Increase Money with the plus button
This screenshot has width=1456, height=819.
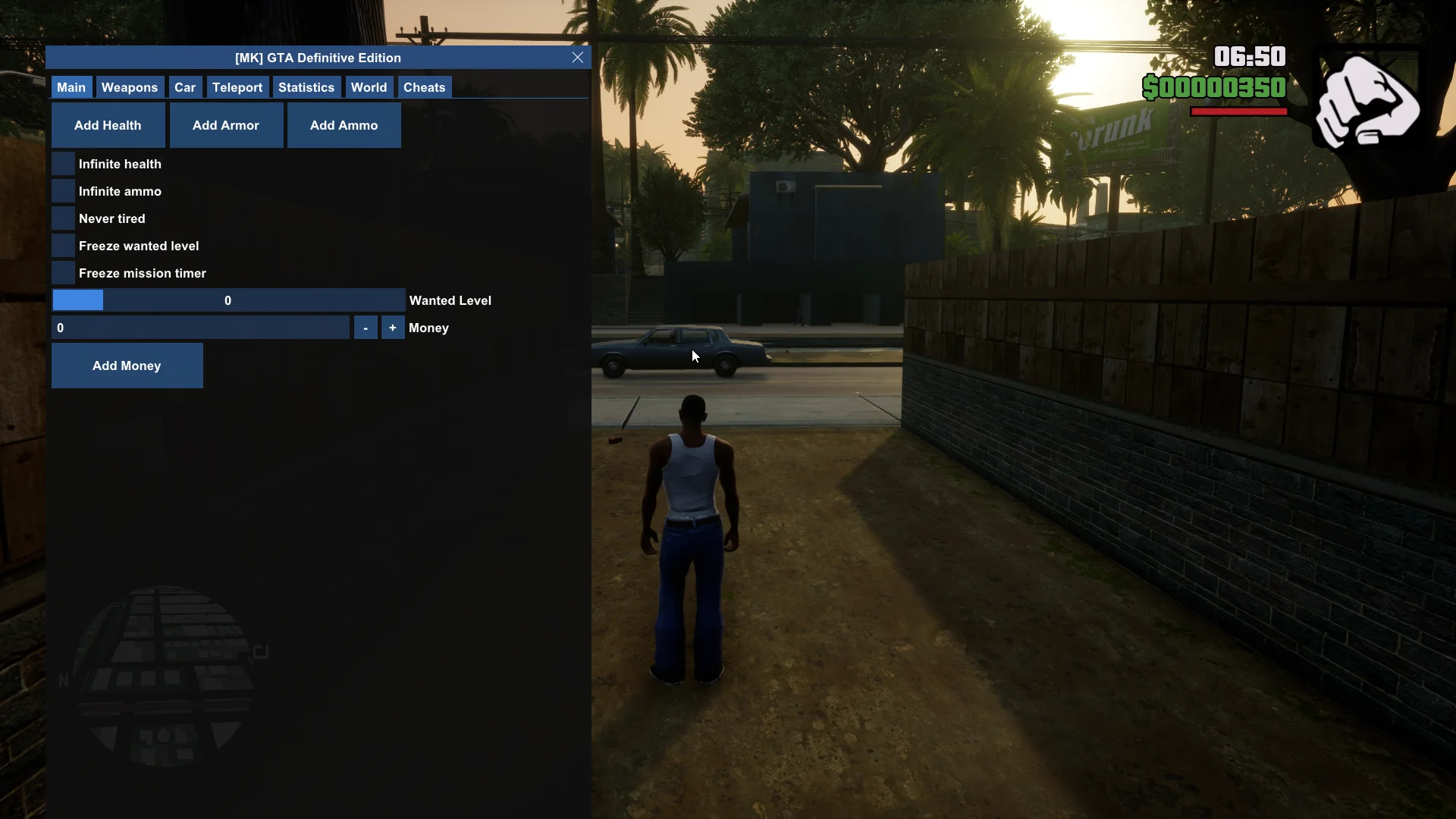click(x=393, y=328)
